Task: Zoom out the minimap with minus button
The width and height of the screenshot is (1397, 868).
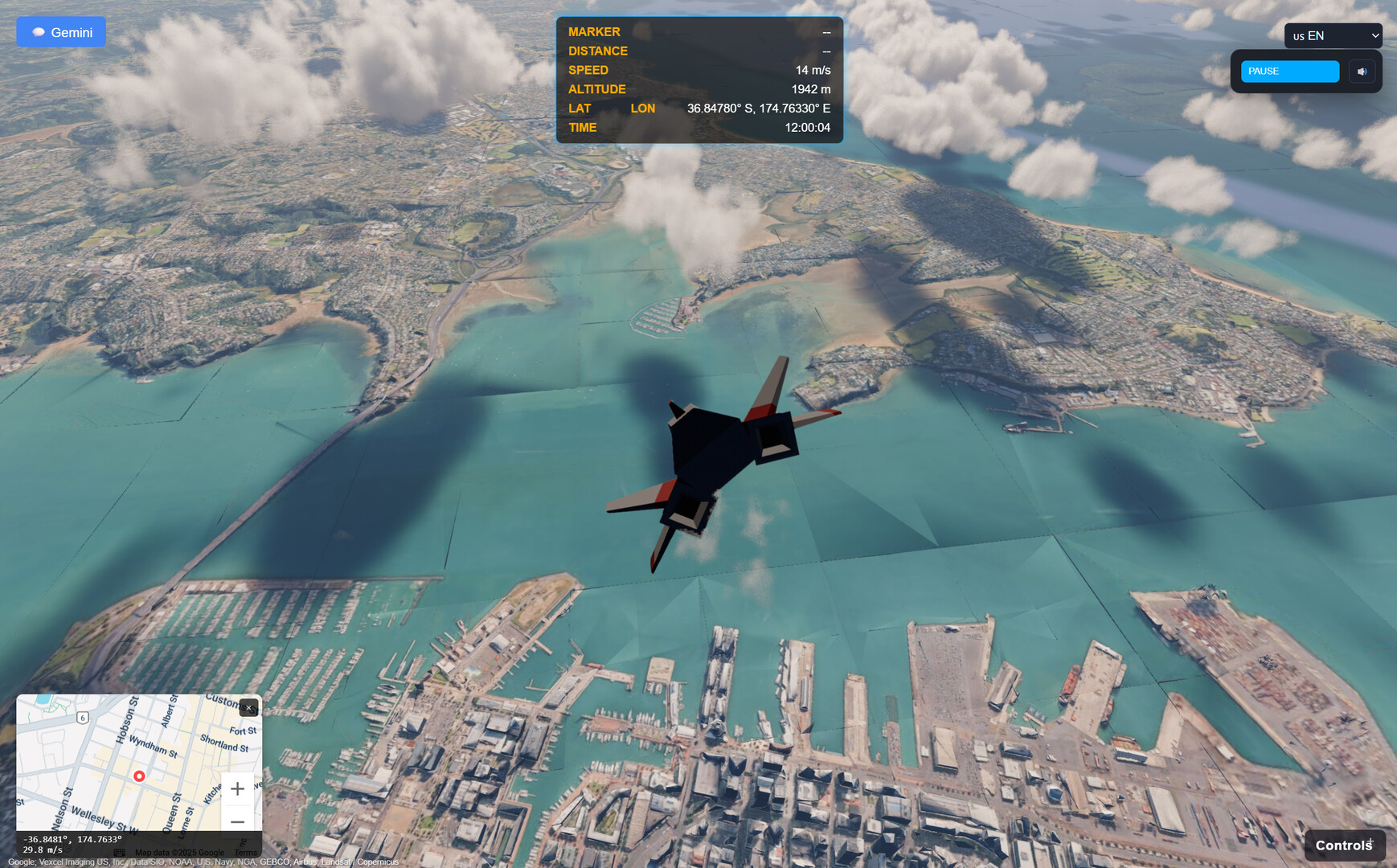Action: coord(237,821)
